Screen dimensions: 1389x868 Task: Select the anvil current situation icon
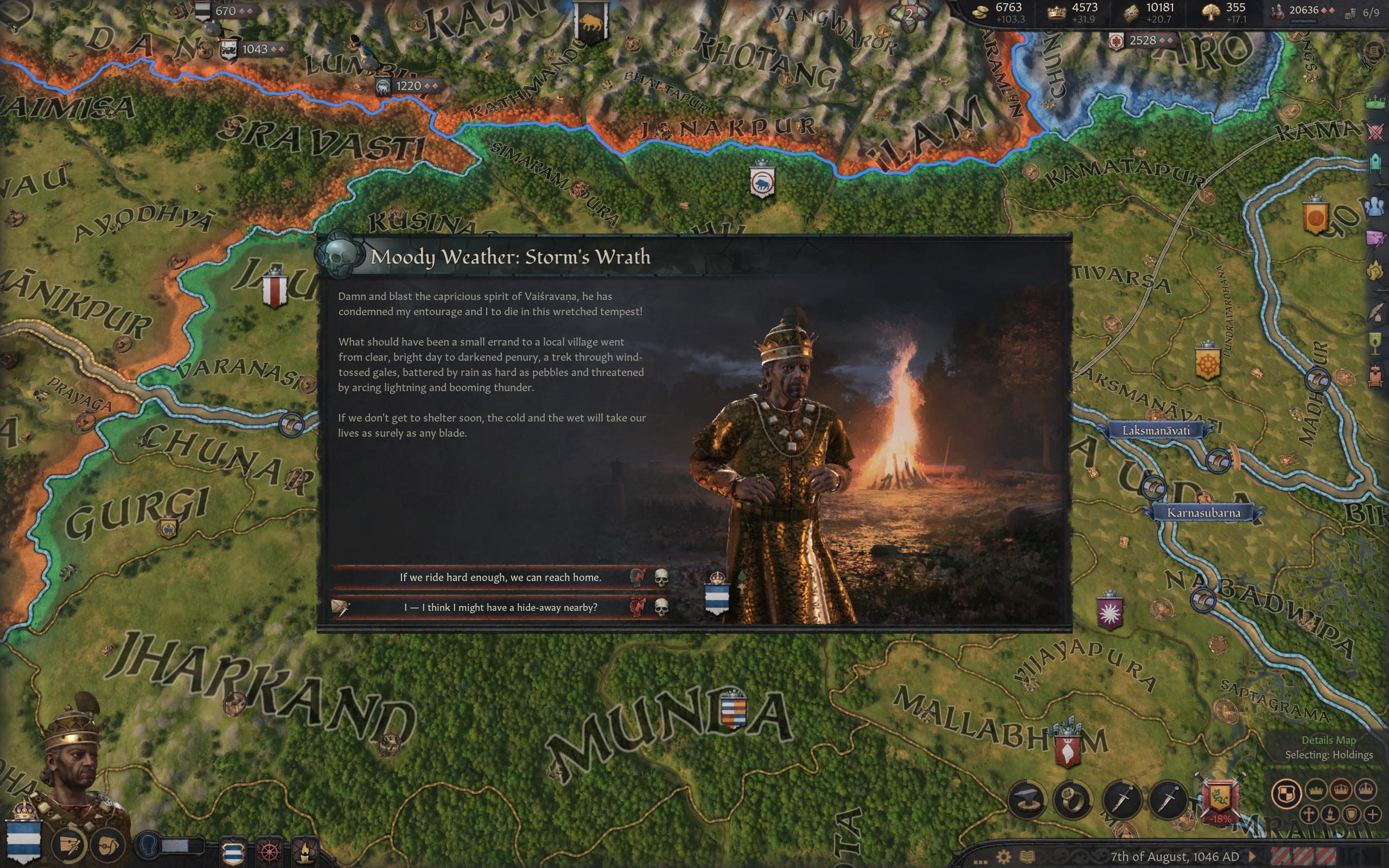[x=1027, y=799]
